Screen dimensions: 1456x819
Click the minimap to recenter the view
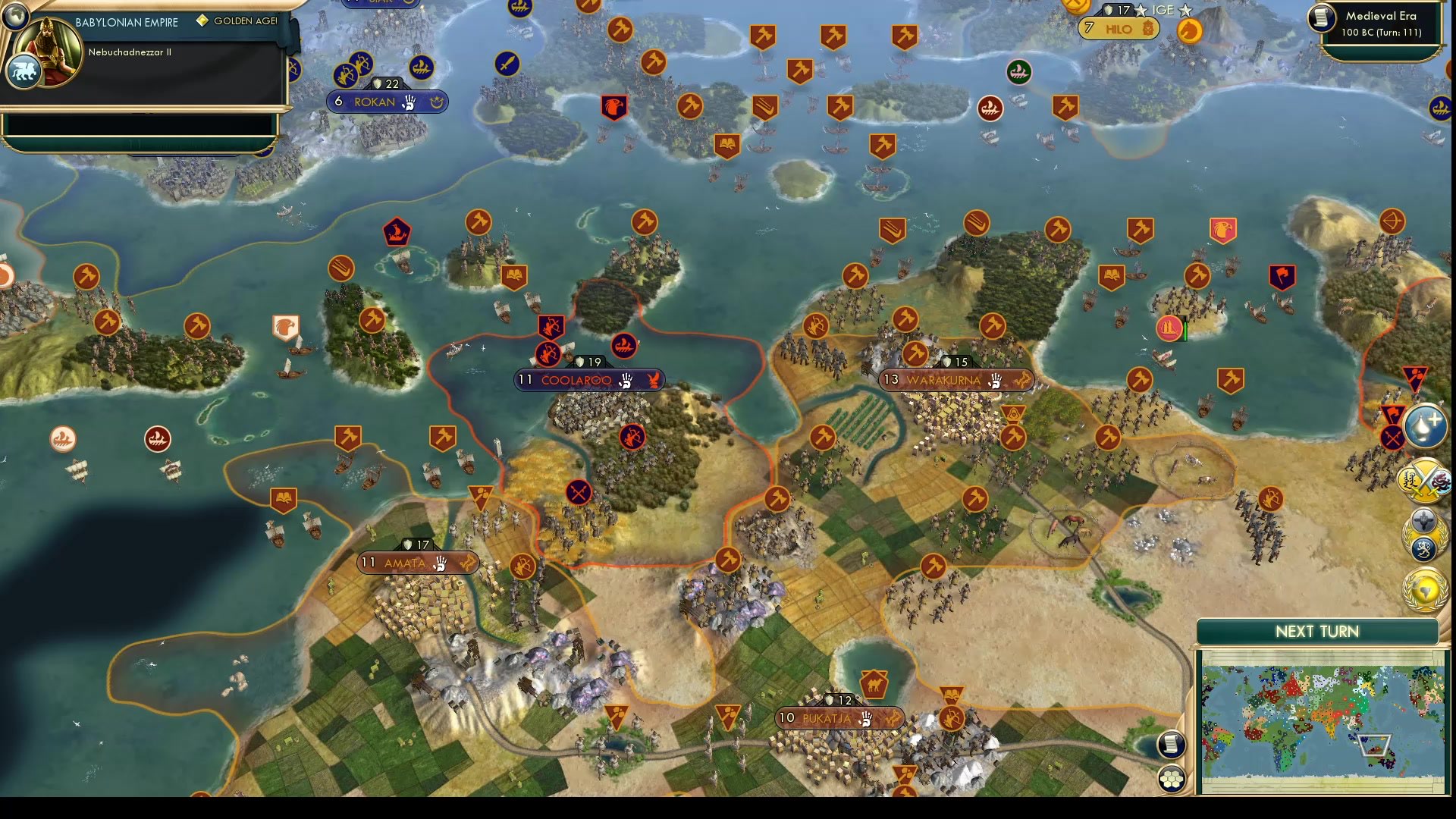(x=1319, y=720)
